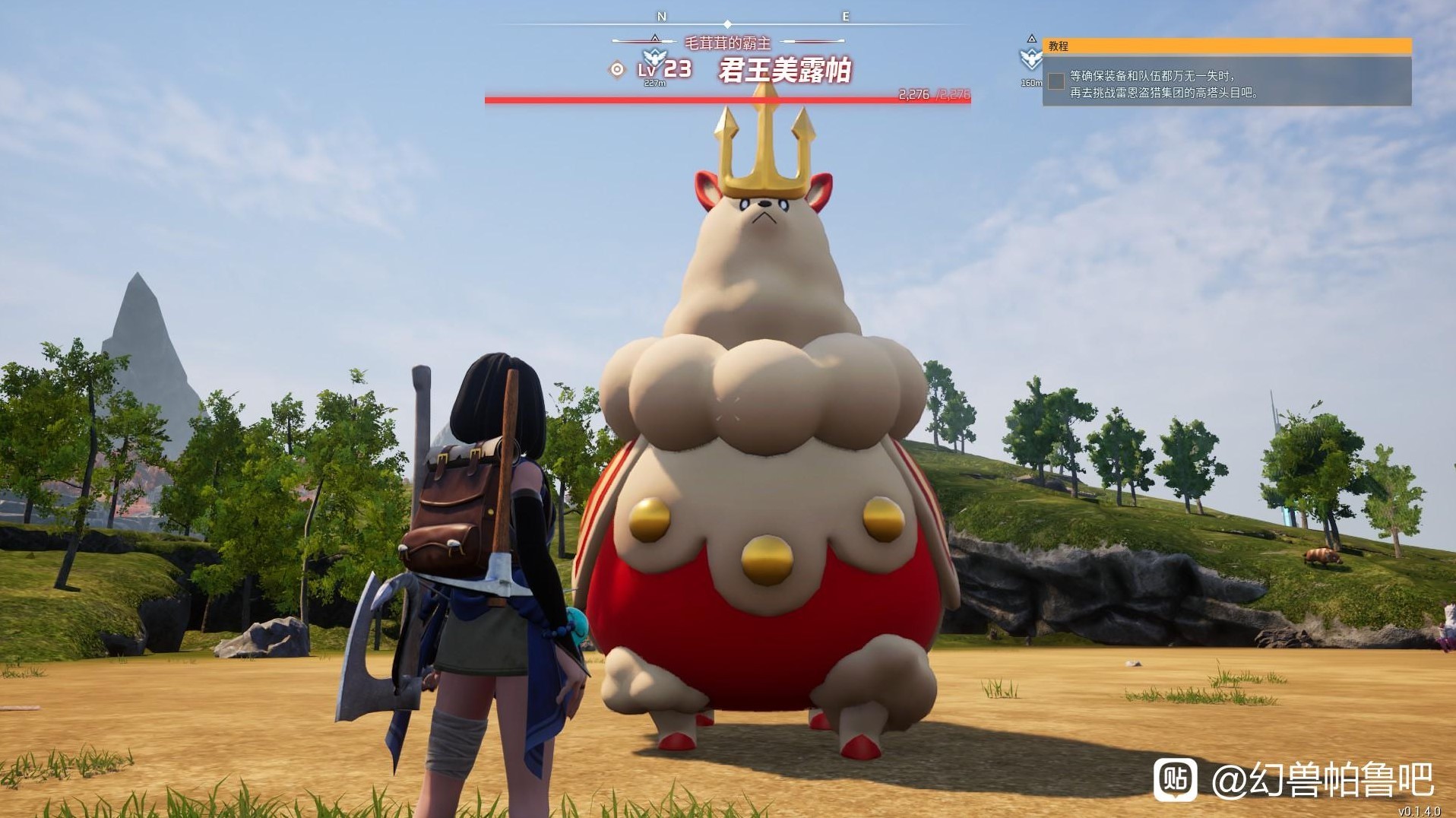This screenshot has width=1456, height=818.
Task: Open the 贴 Tieba watermark logo
Action: pyautogui.click(x=1175, y=778)
